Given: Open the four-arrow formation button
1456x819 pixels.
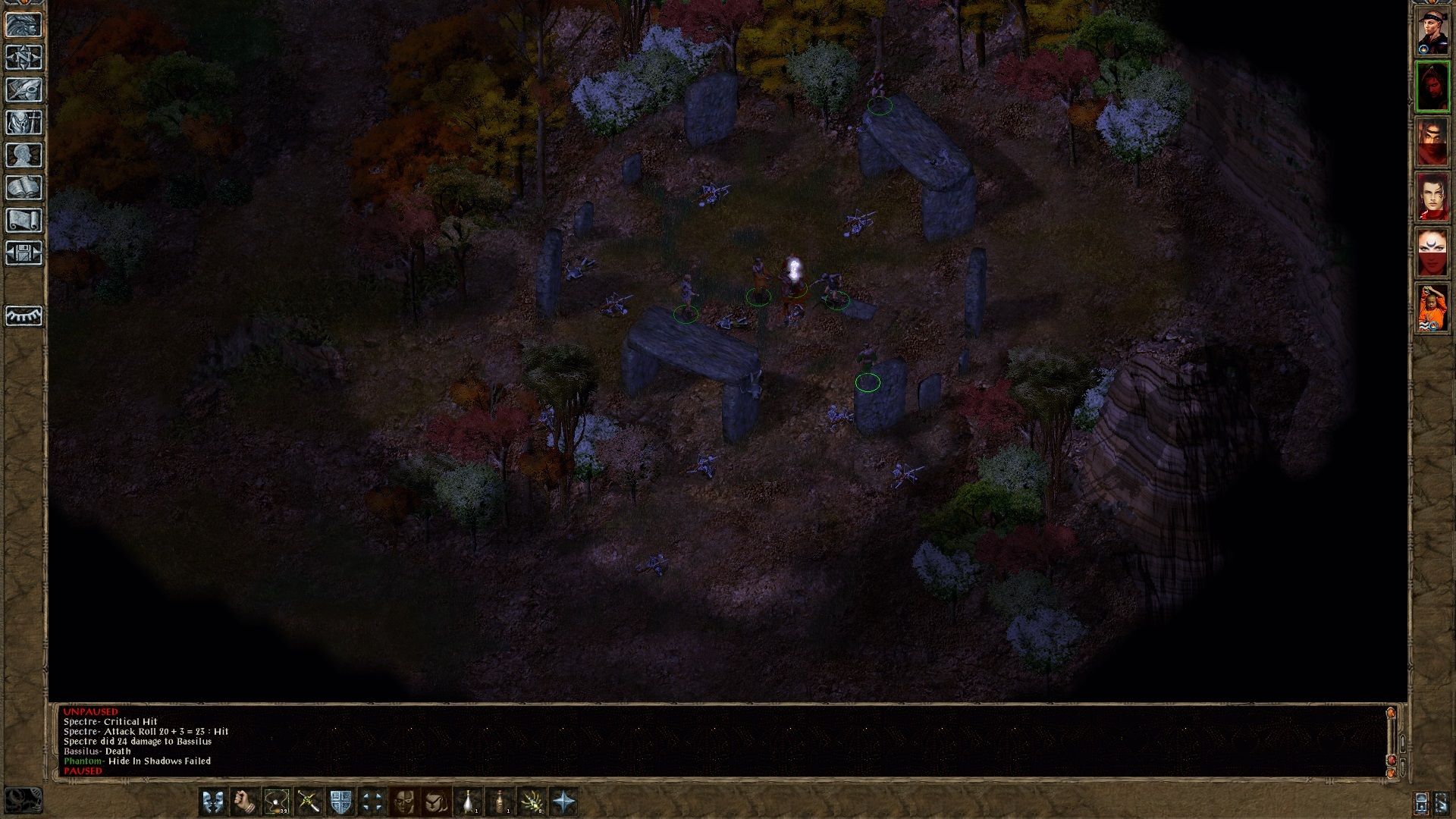Looking at the screenshot, I should coord(372,802).
